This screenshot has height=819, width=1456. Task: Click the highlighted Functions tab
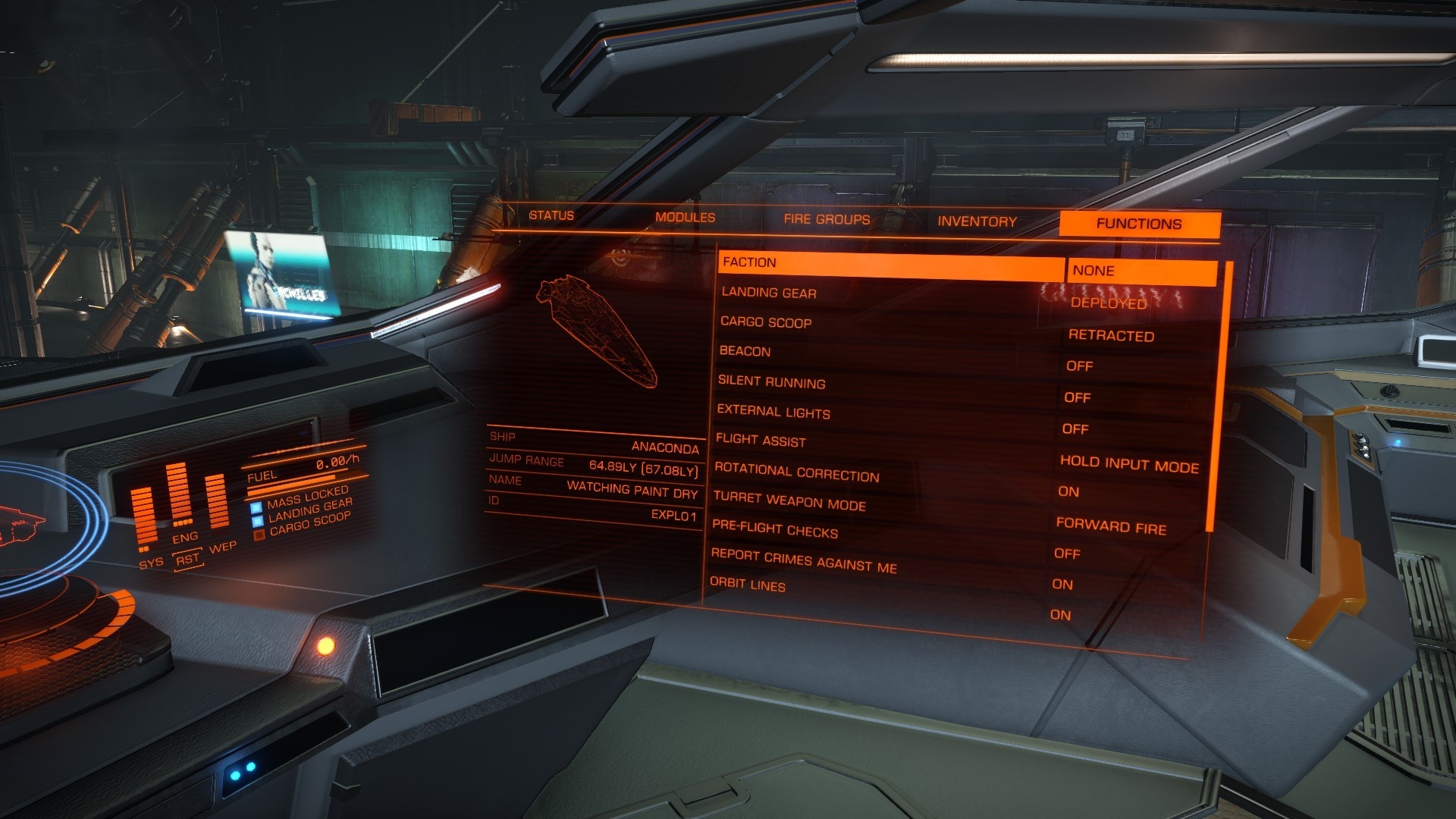[x=1139, y=224]
